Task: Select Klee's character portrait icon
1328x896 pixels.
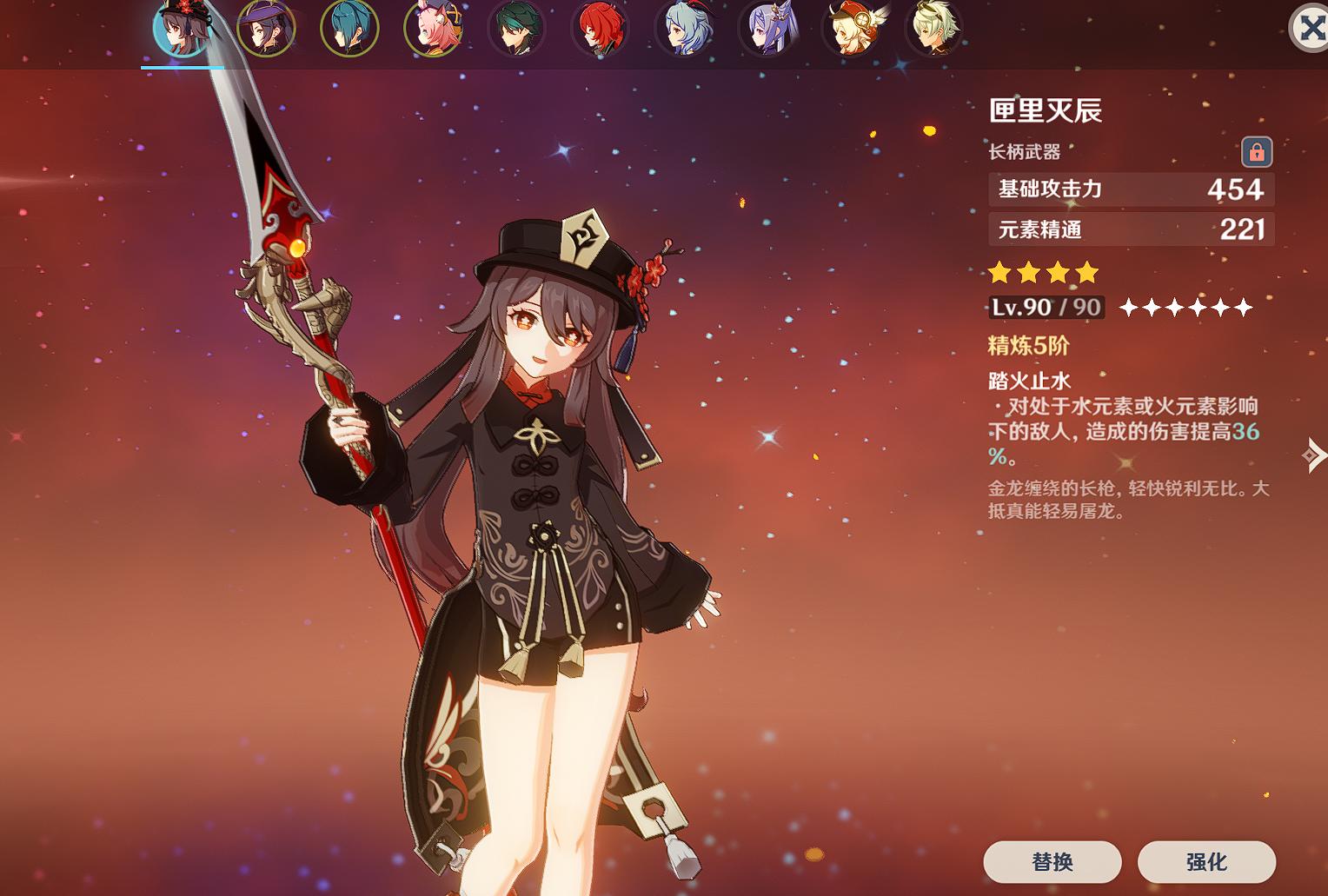Action: pyautogui.click(x=851, y=28)
